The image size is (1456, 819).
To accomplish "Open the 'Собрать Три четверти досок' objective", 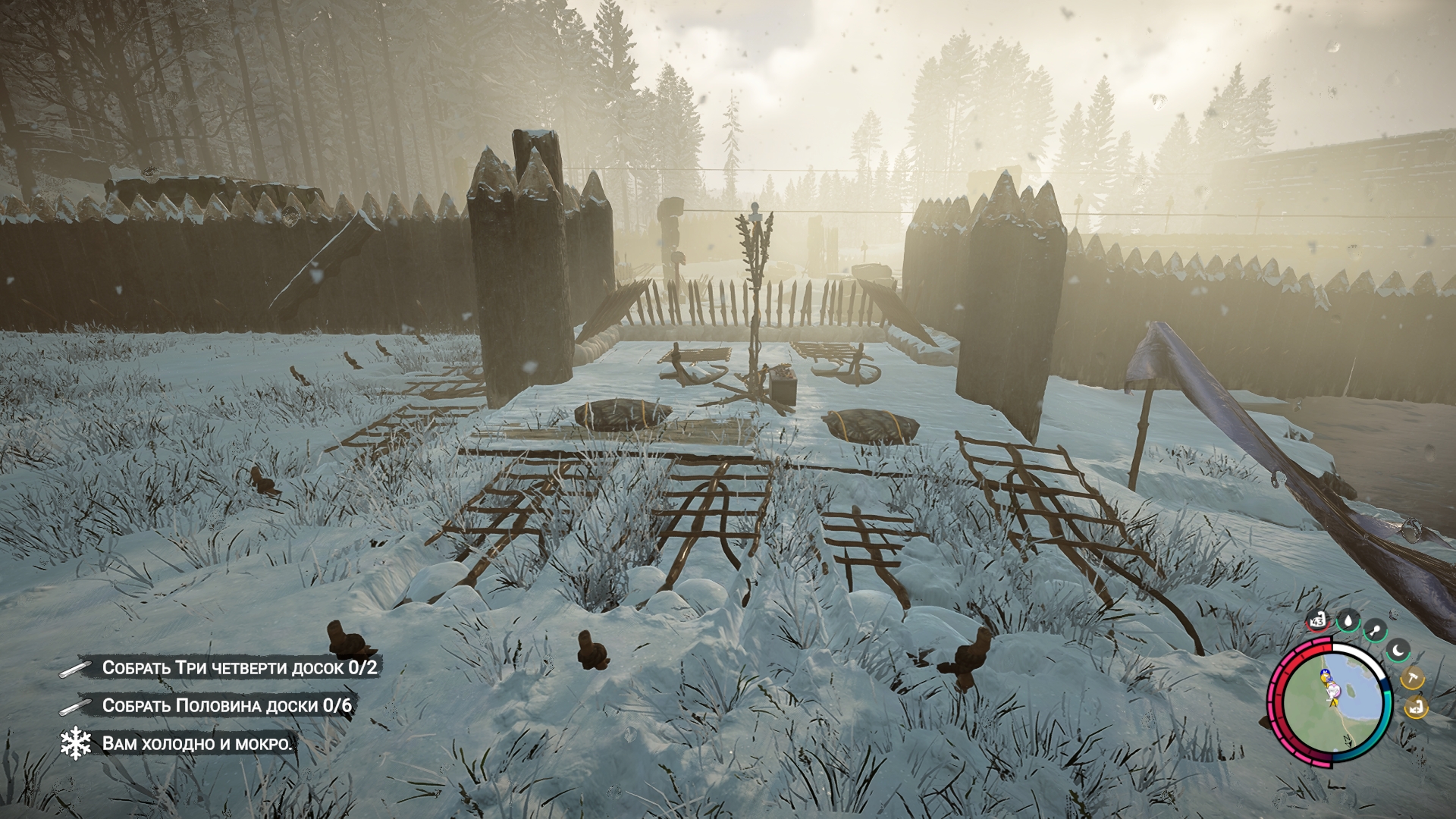I will (x=240, y=668).
